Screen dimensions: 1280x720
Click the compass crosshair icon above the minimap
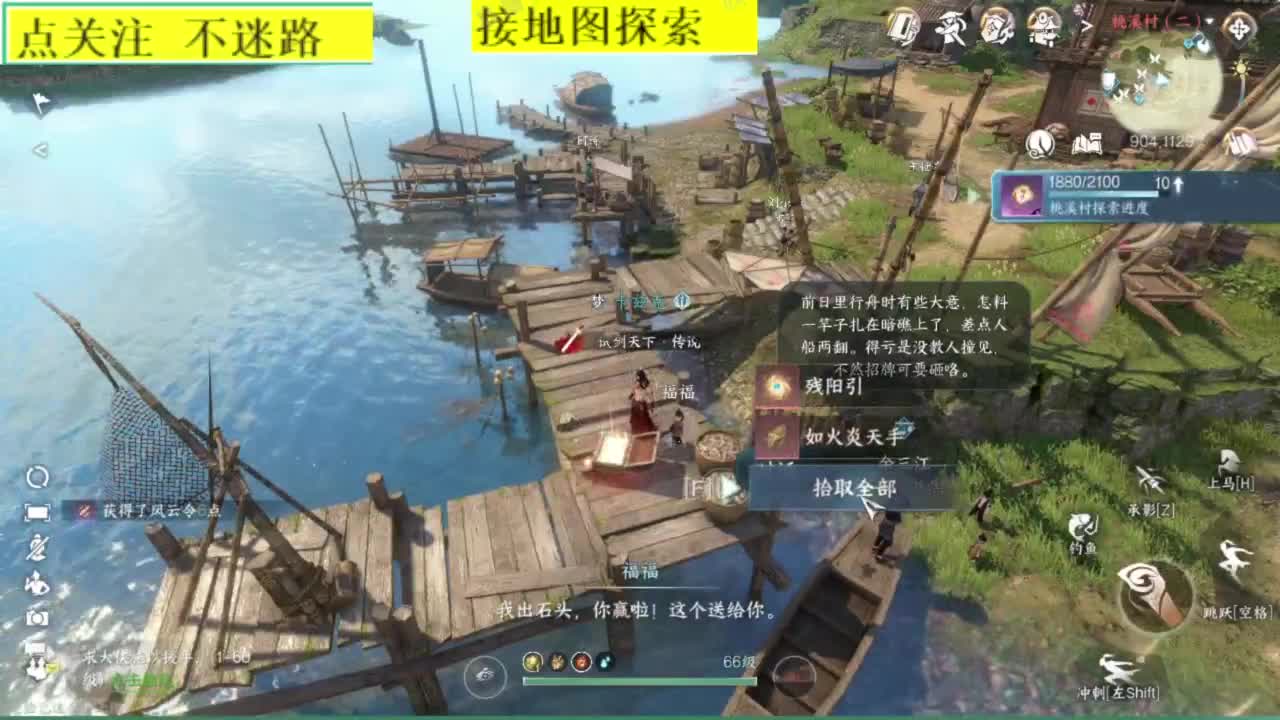click(1238, 28)
